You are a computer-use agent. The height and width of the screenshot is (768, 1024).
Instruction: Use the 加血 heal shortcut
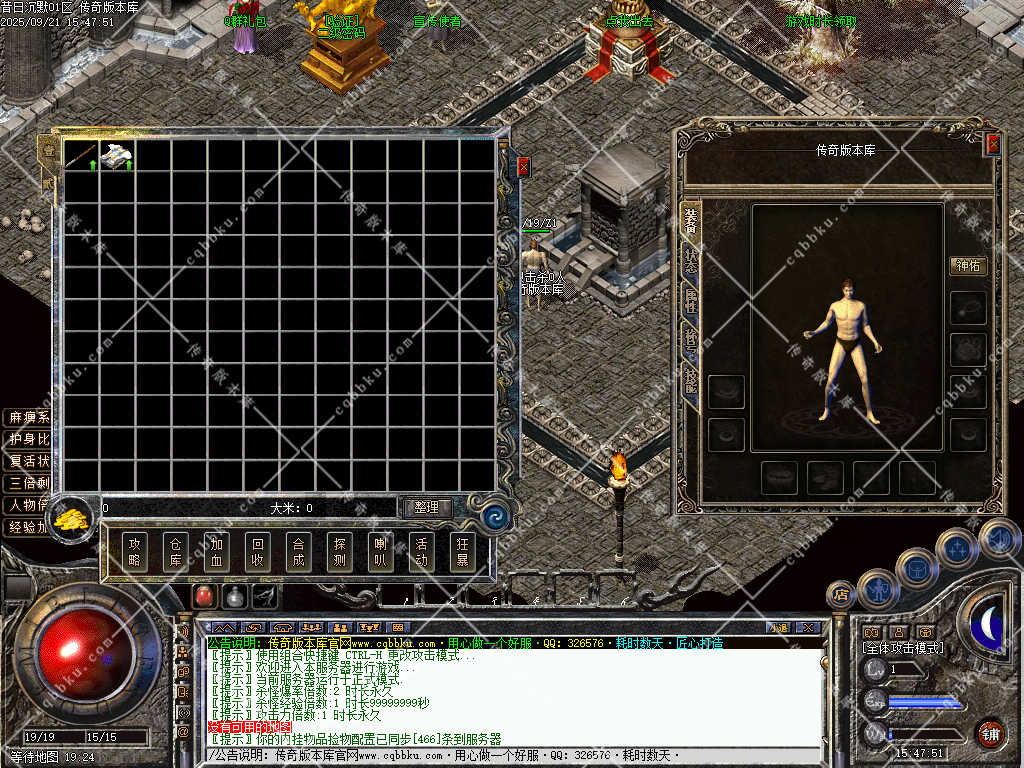click(x=217, y=552)
